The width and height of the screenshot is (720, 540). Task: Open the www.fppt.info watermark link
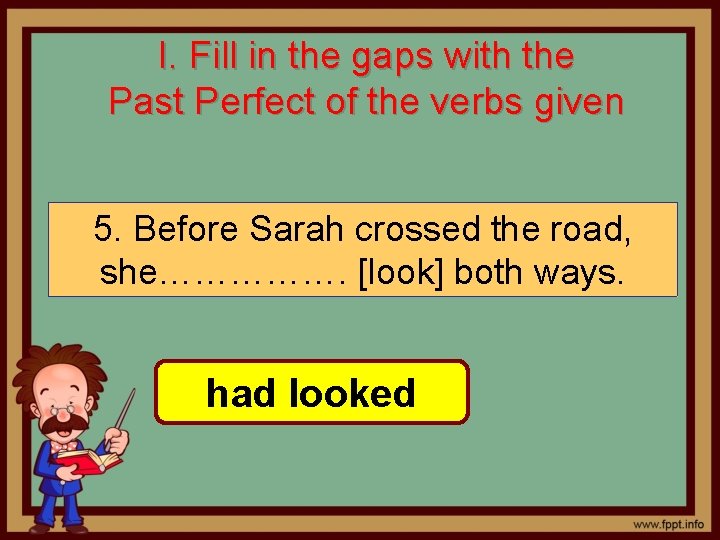pos(668,524)
